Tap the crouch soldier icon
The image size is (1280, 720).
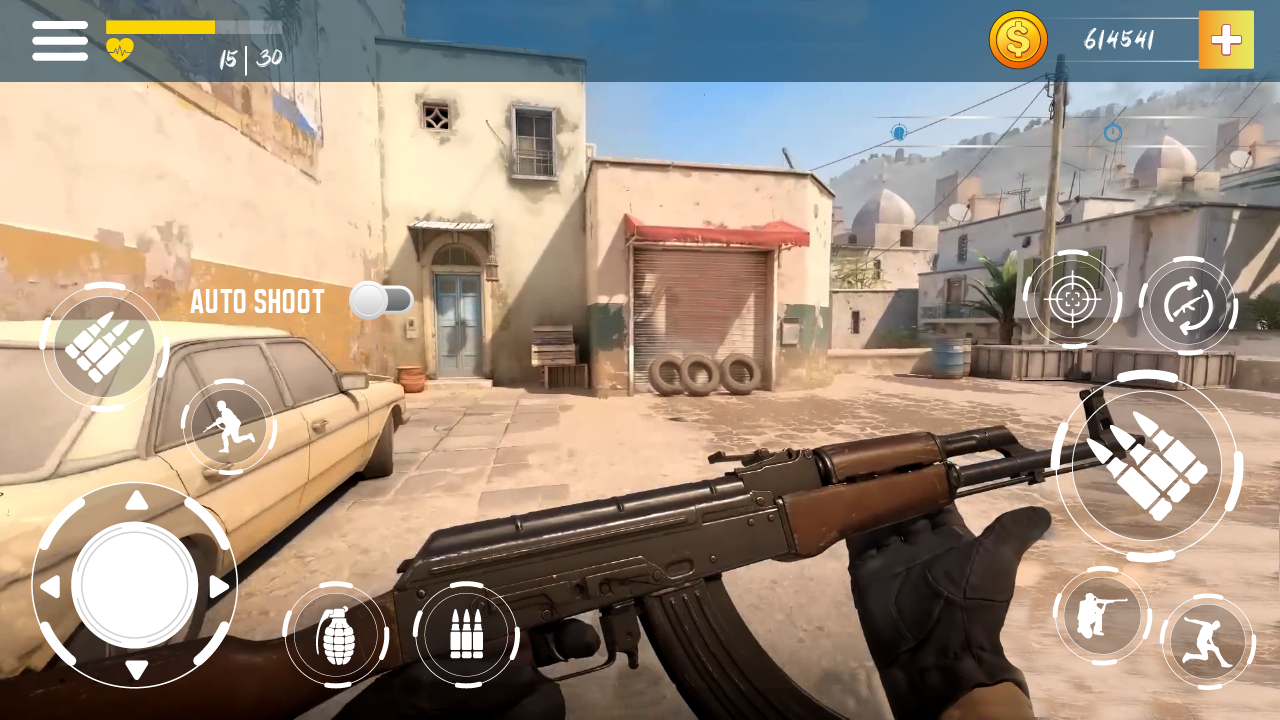coord(1103,615)
